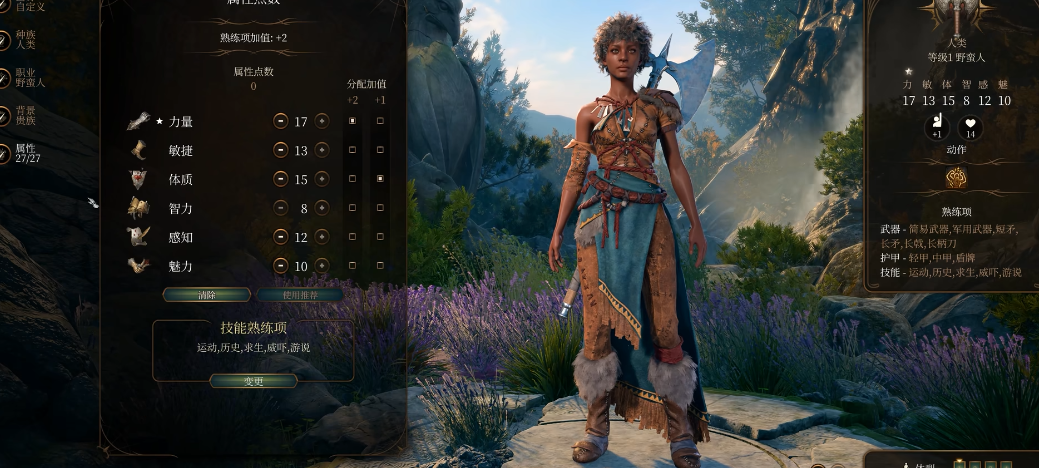
Task: Open the 种族 (Race) tab
Action: pos(25,40)
